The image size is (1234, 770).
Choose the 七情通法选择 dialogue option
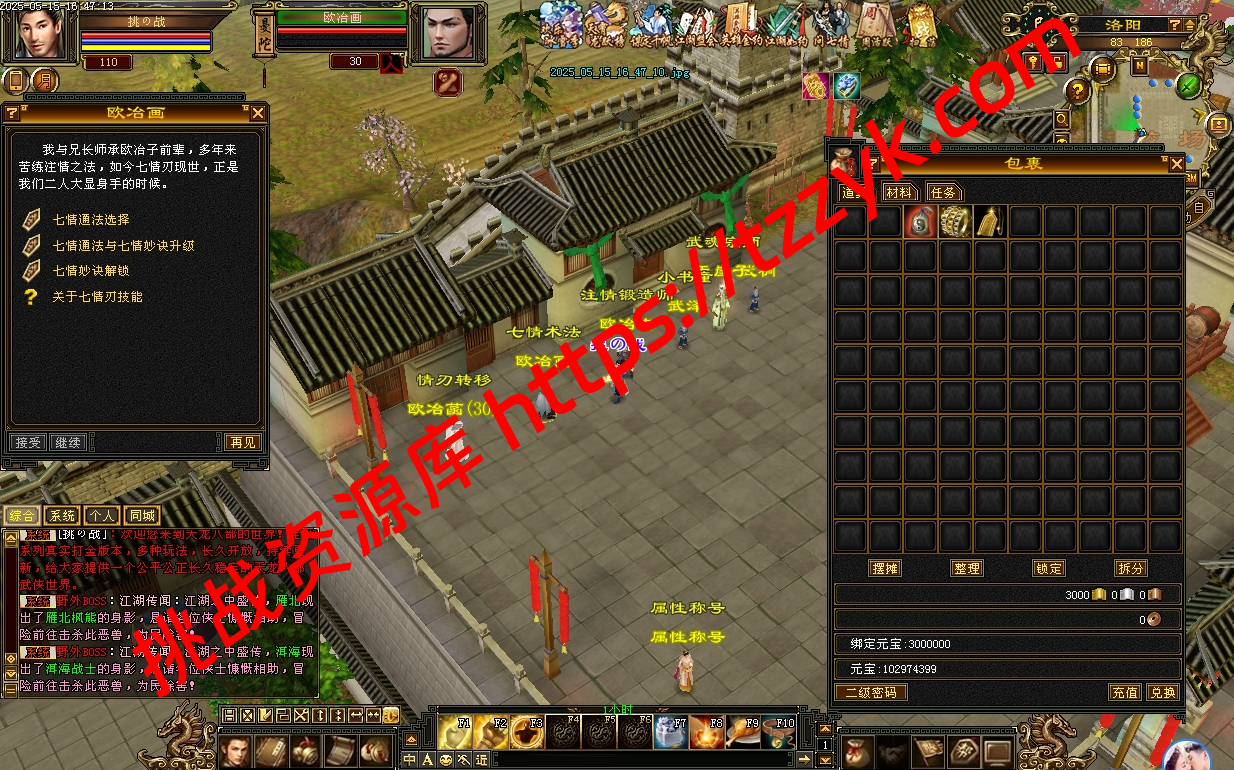click(91, 220)
